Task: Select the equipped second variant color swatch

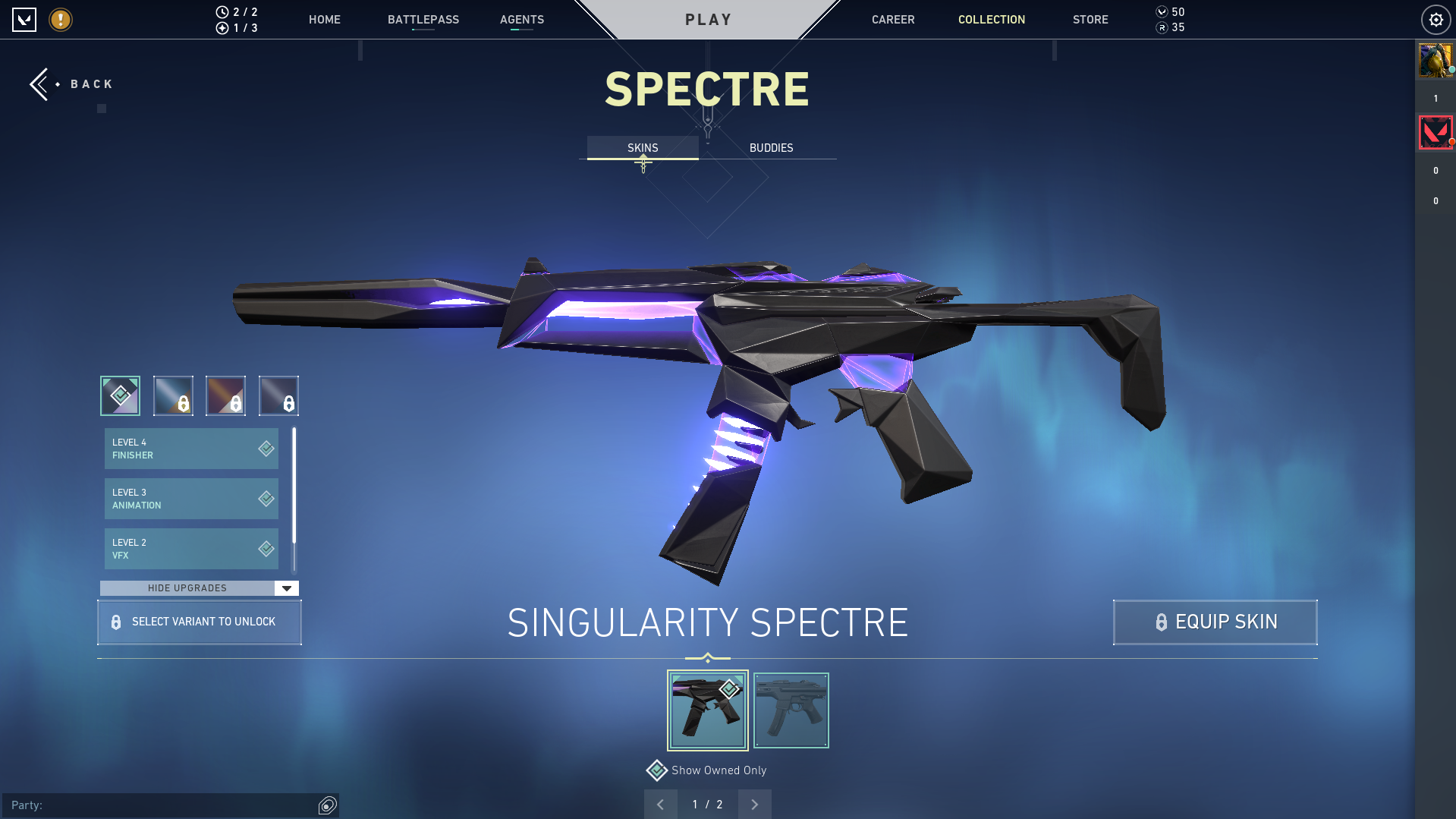Action: 173,395
